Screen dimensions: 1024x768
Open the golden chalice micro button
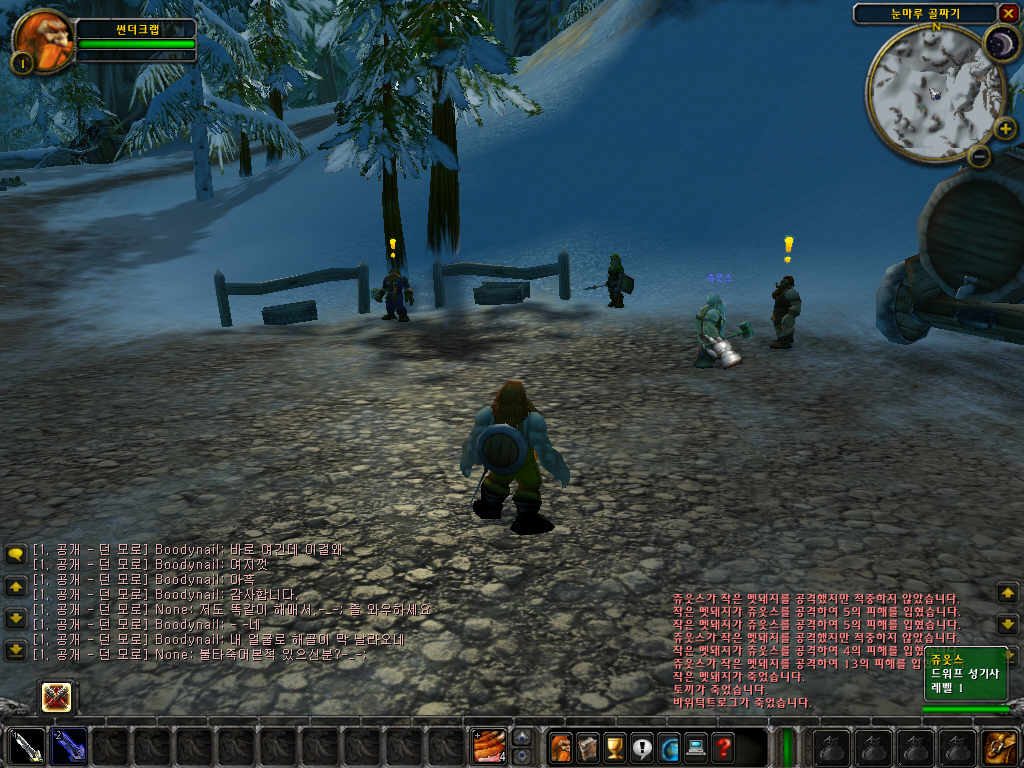pos(614,747)
